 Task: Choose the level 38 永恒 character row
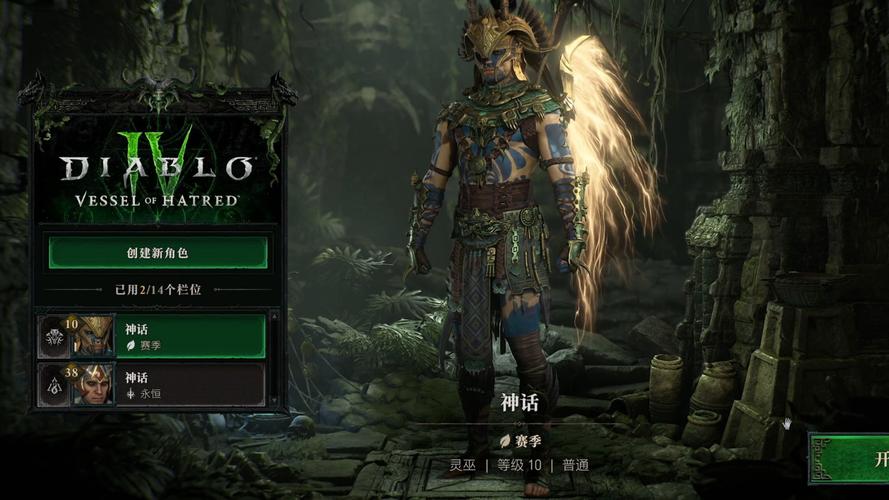[152, 384]
